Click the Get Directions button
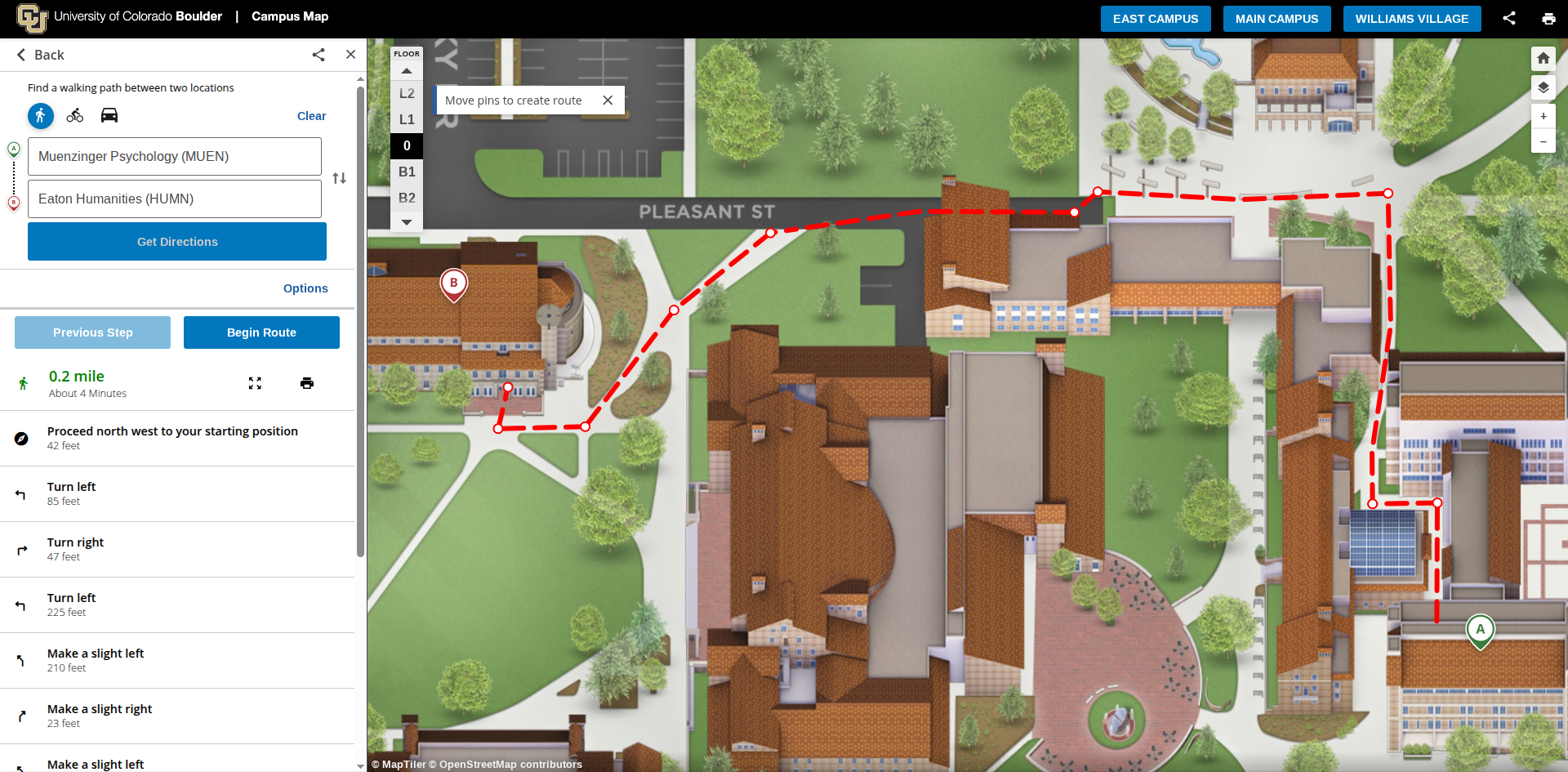This screenshot has width=1568, height=772. (177, 242)
